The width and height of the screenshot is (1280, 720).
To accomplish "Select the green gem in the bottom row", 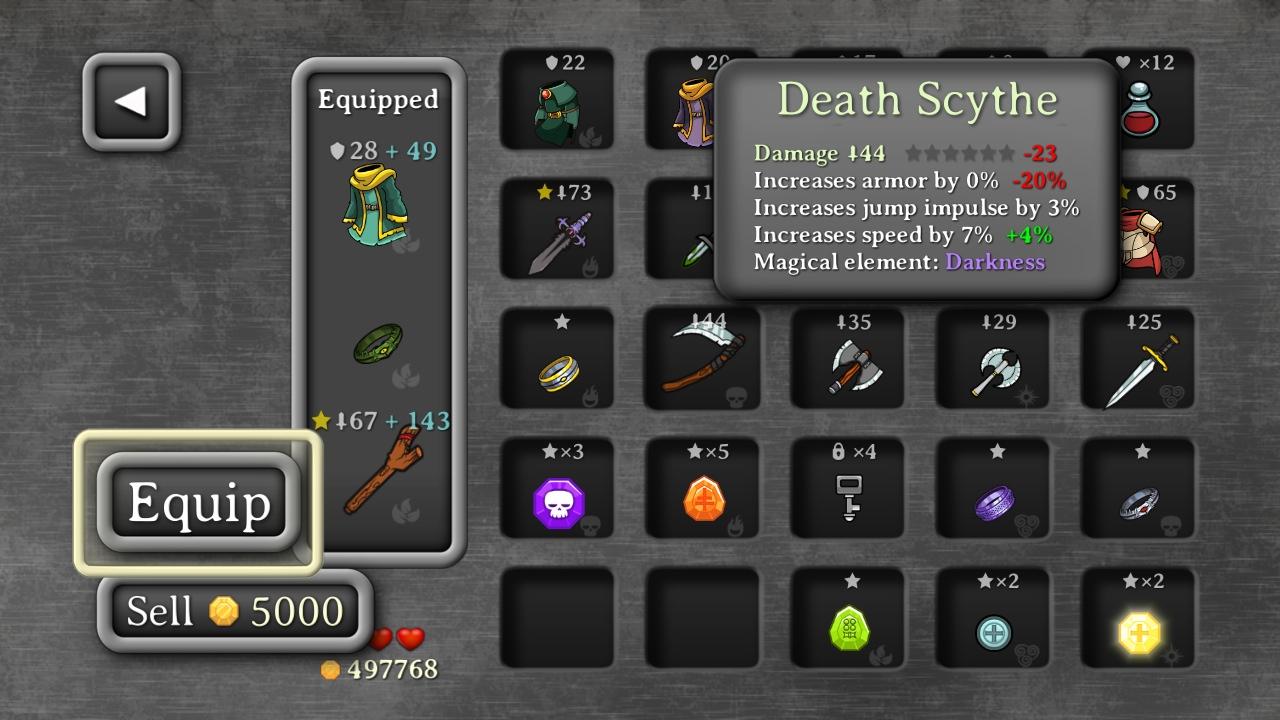I will (847, 620).
